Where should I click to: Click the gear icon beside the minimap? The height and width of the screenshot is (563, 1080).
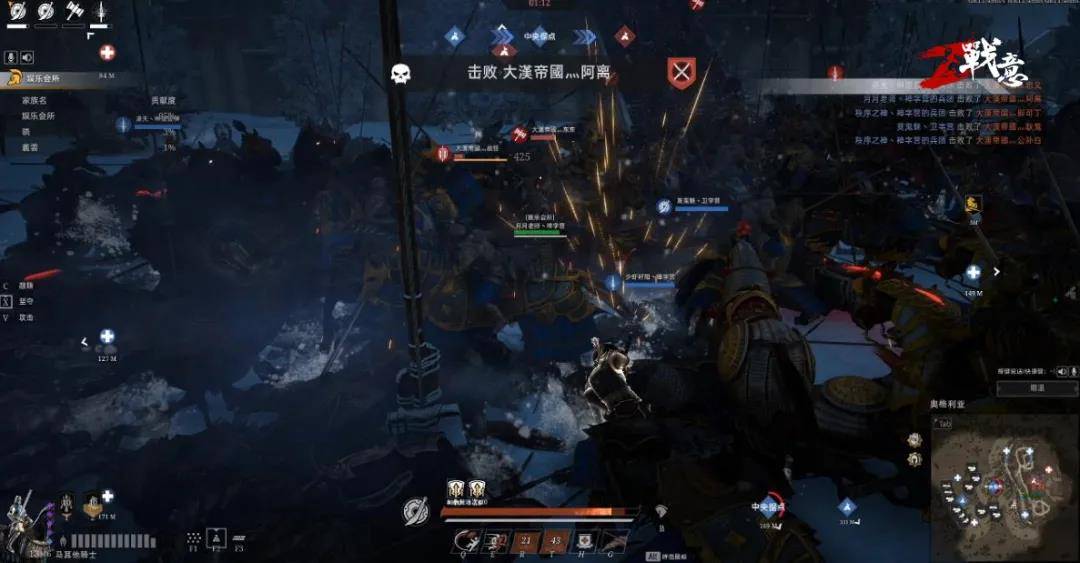pos(914,440)
